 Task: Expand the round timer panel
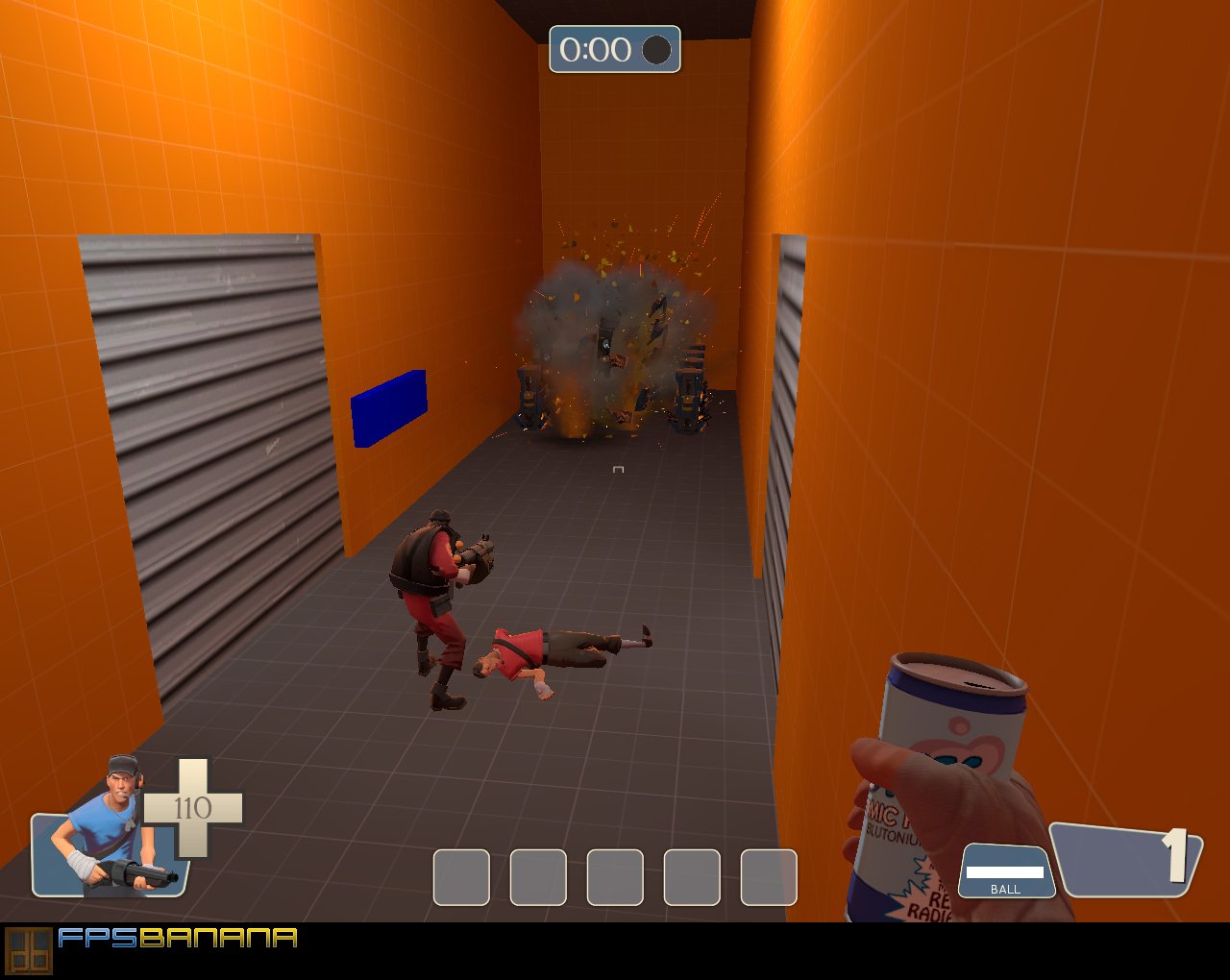pos(615,51)
